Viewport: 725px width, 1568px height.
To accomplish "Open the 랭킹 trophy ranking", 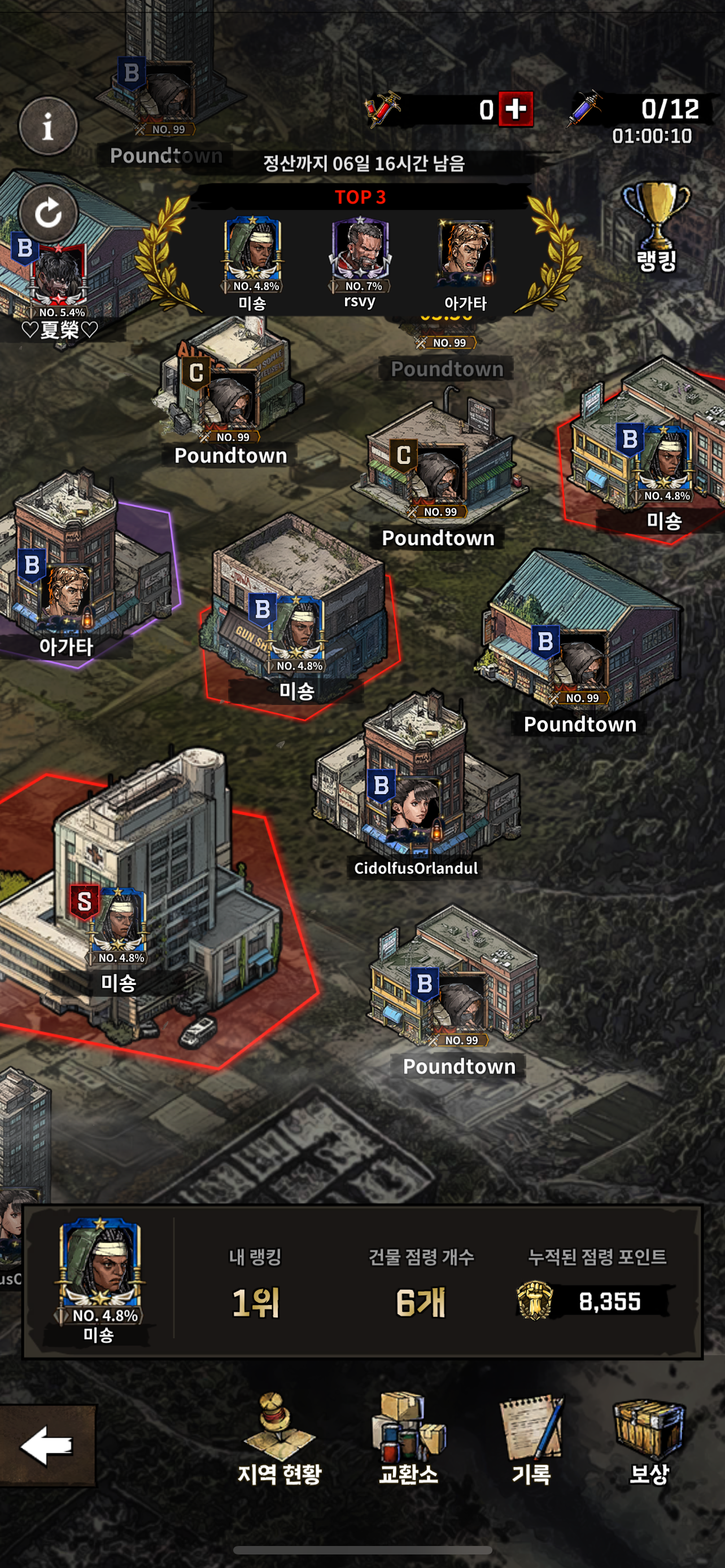I will tap(656, 227).
